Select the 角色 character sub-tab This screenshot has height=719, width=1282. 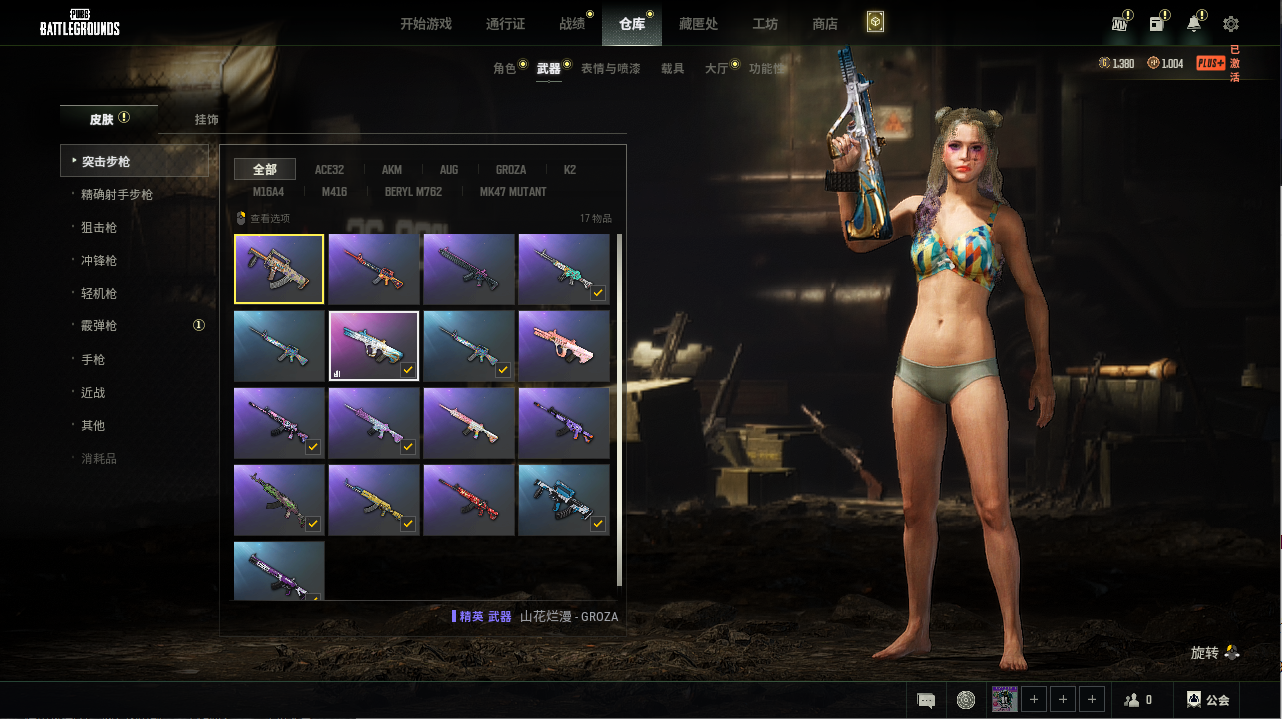pyautogui.click(x=504, y=69)
